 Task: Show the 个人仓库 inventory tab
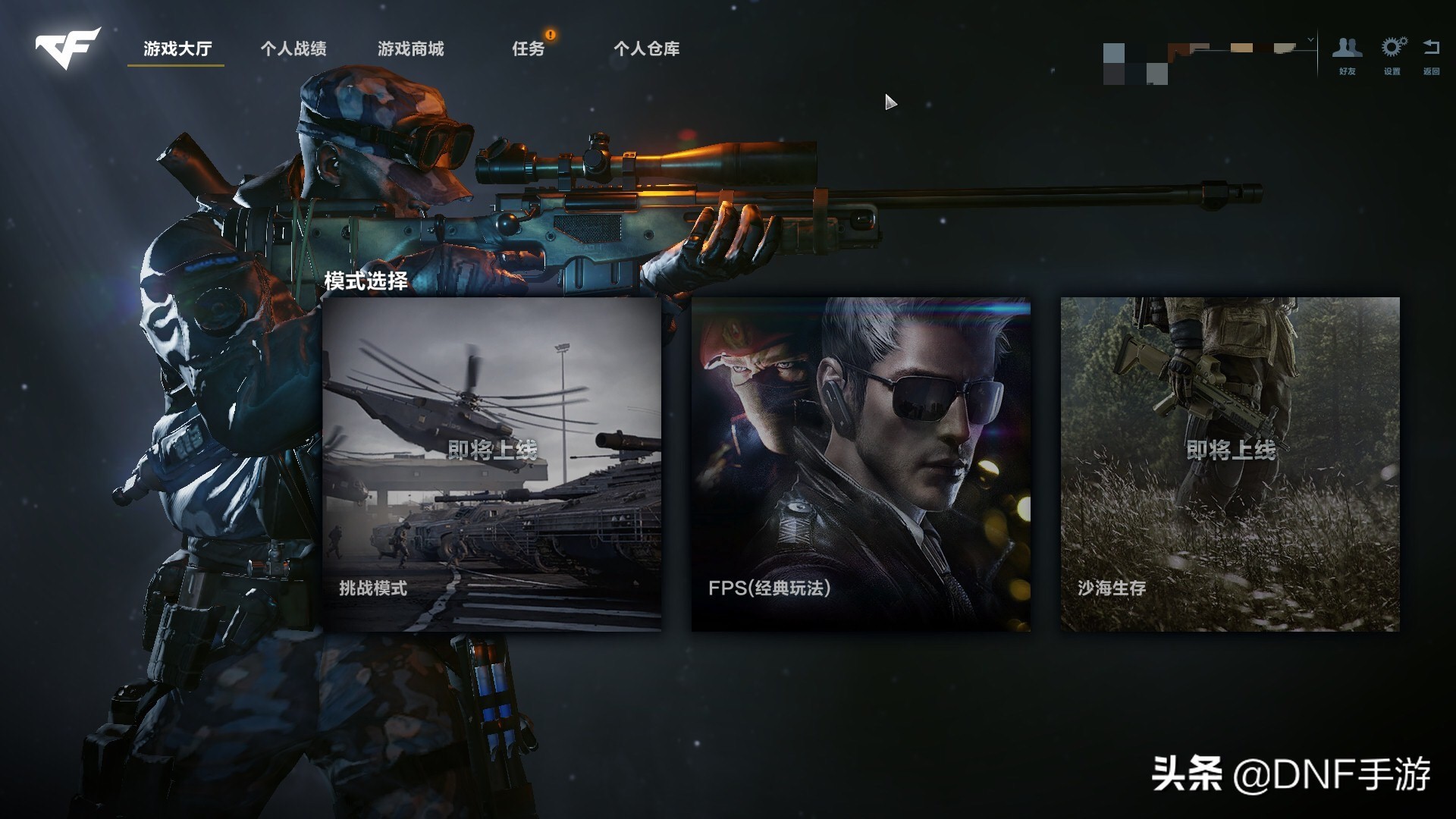click(646, 49)
